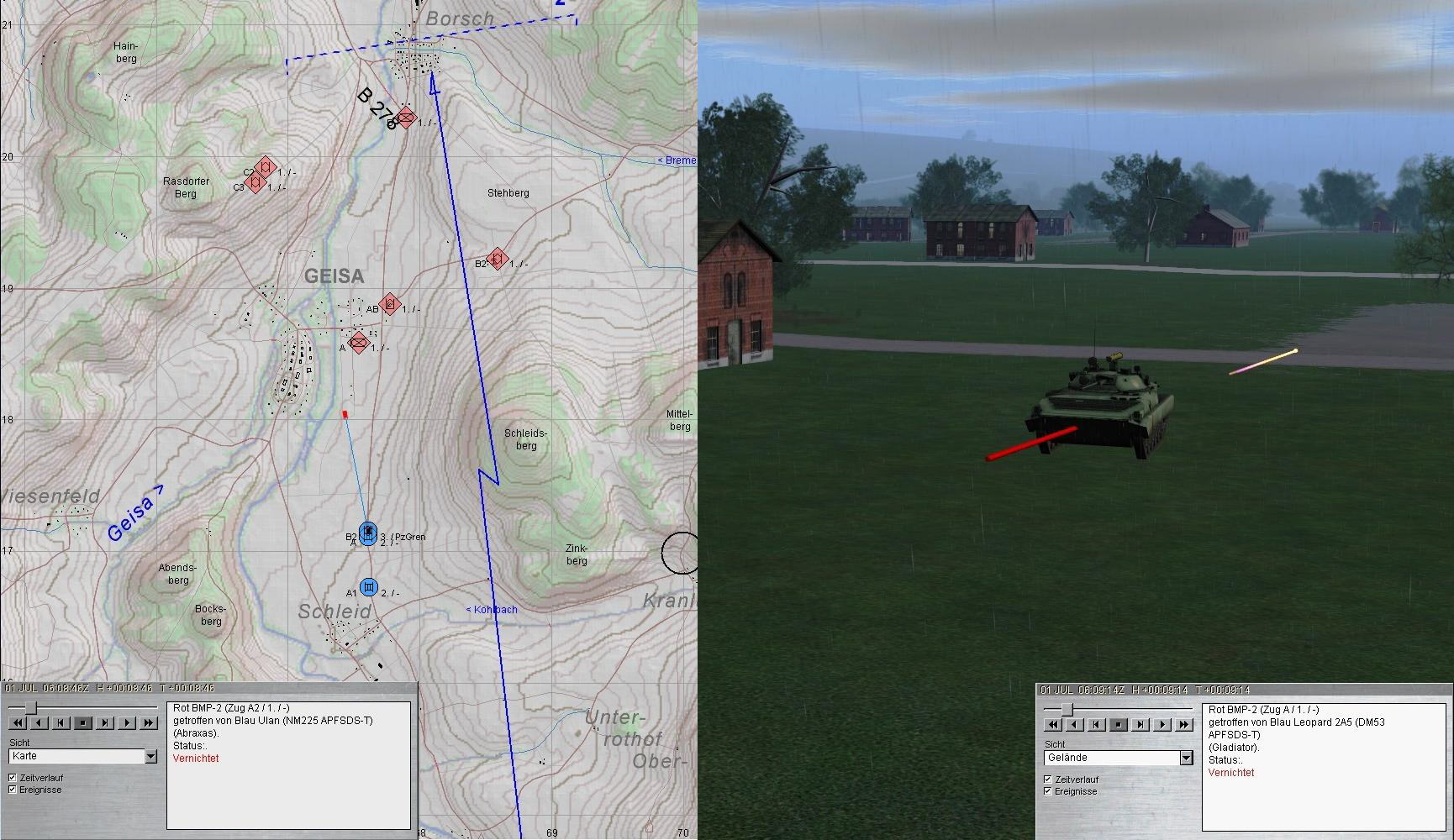Image resolution: width=1454 pixels, height=840 pixels.
Task: Fast-forward the Karte panel replay
Action: [149, 722]
